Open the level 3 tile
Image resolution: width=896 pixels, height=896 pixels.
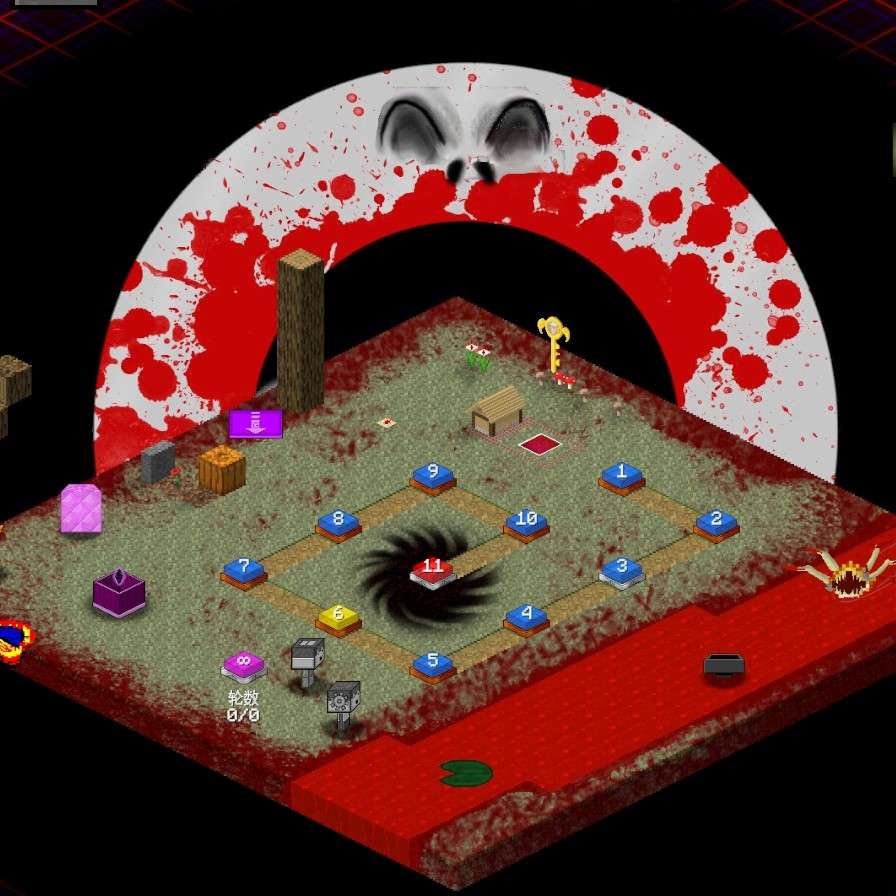(621, 569)
